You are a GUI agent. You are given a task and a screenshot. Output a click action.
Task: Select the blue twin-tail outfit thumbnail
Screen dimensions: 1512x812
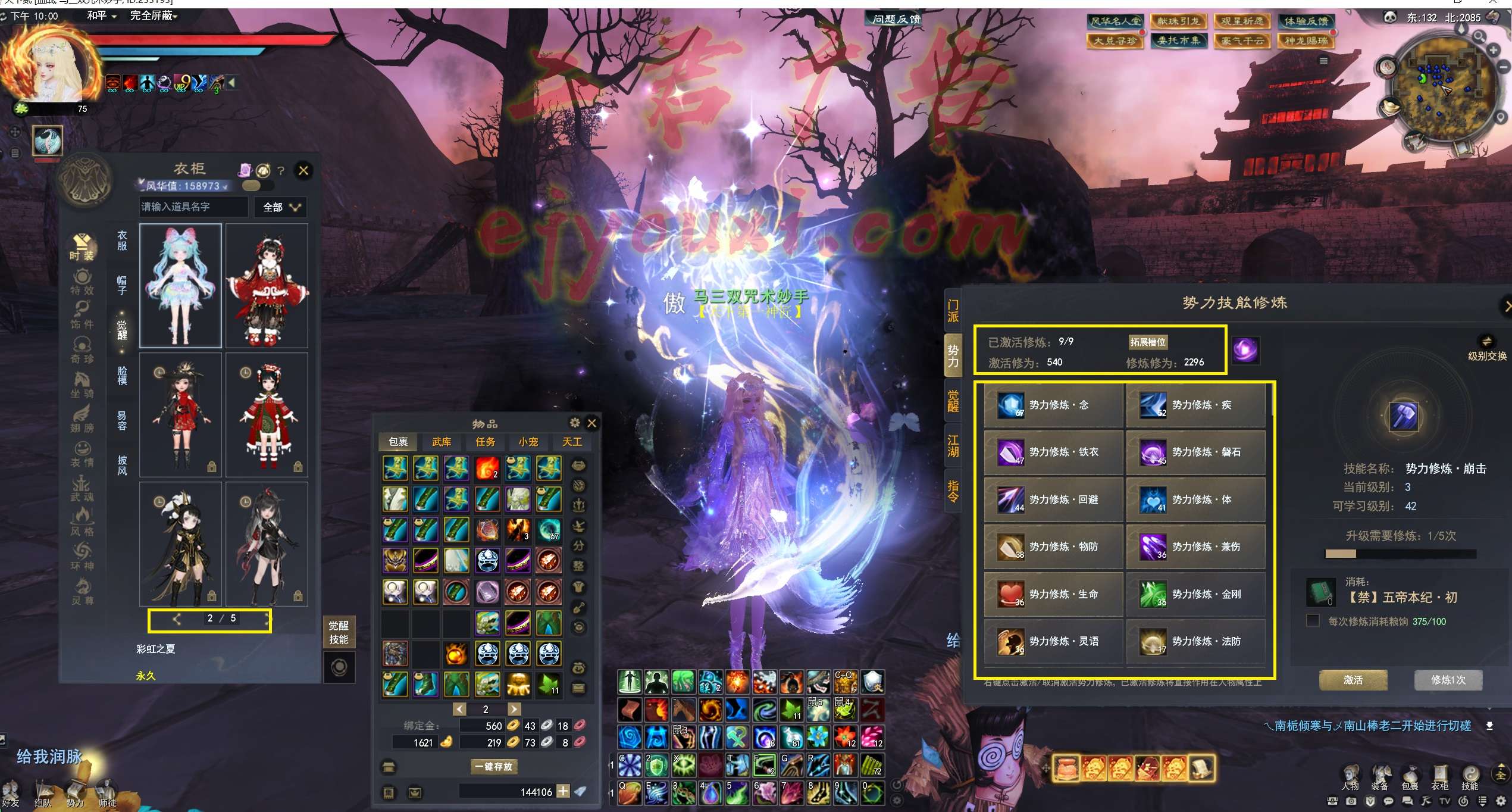180,285
